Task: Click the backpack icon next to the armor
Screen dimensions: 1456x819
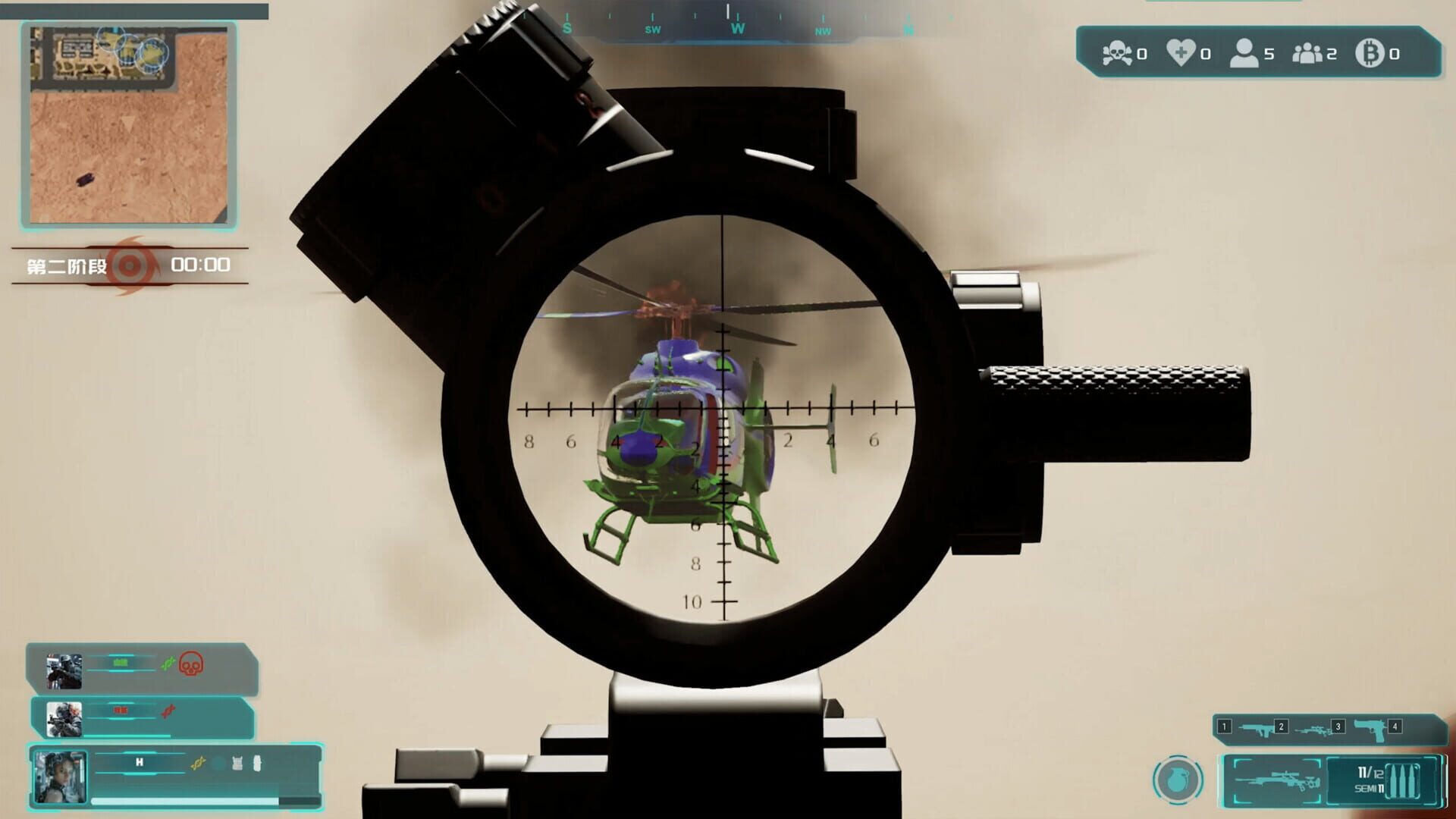Action: [x=257, y=762]
